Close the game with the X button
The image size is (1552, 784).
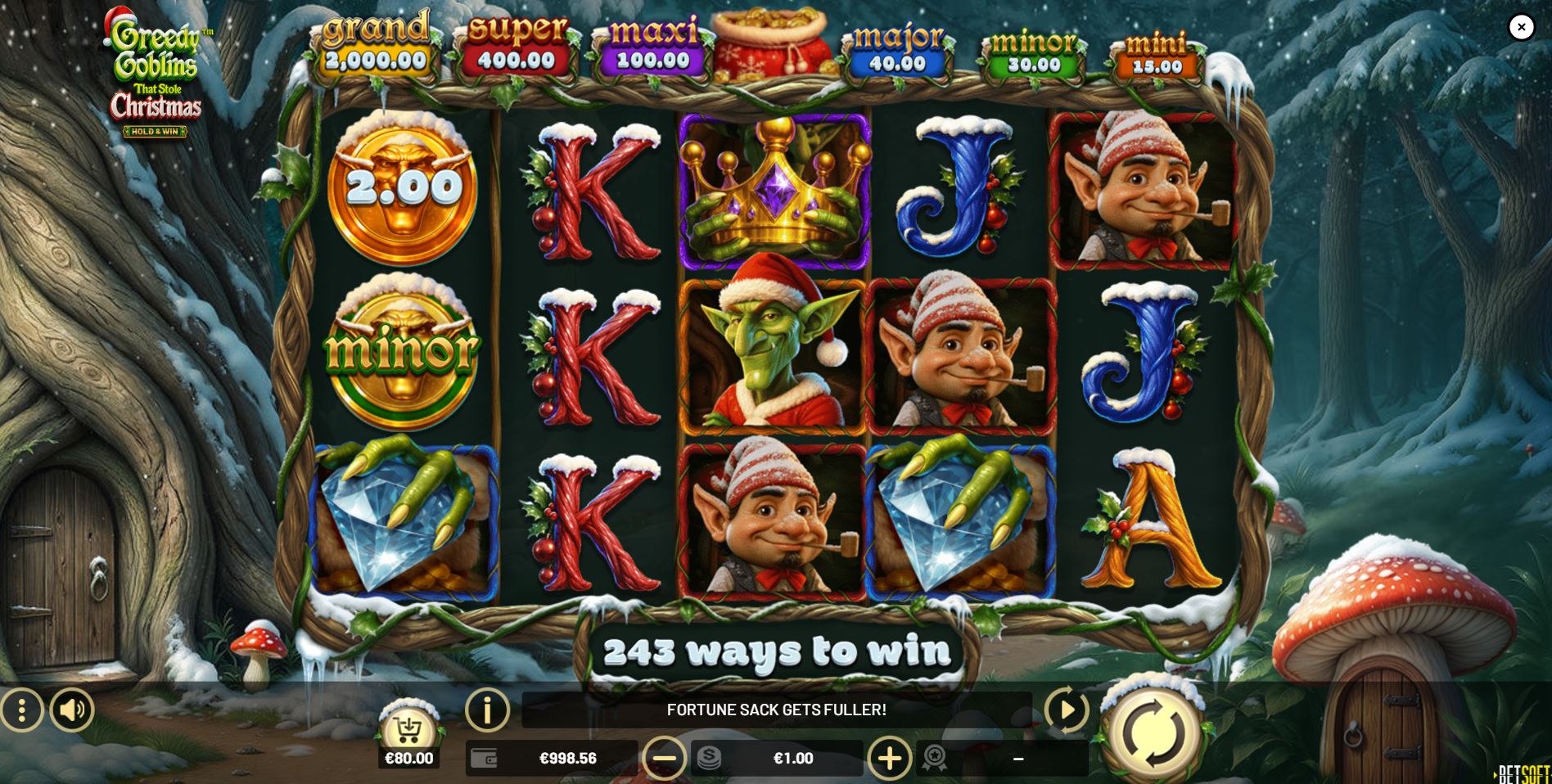(1522, 27)
